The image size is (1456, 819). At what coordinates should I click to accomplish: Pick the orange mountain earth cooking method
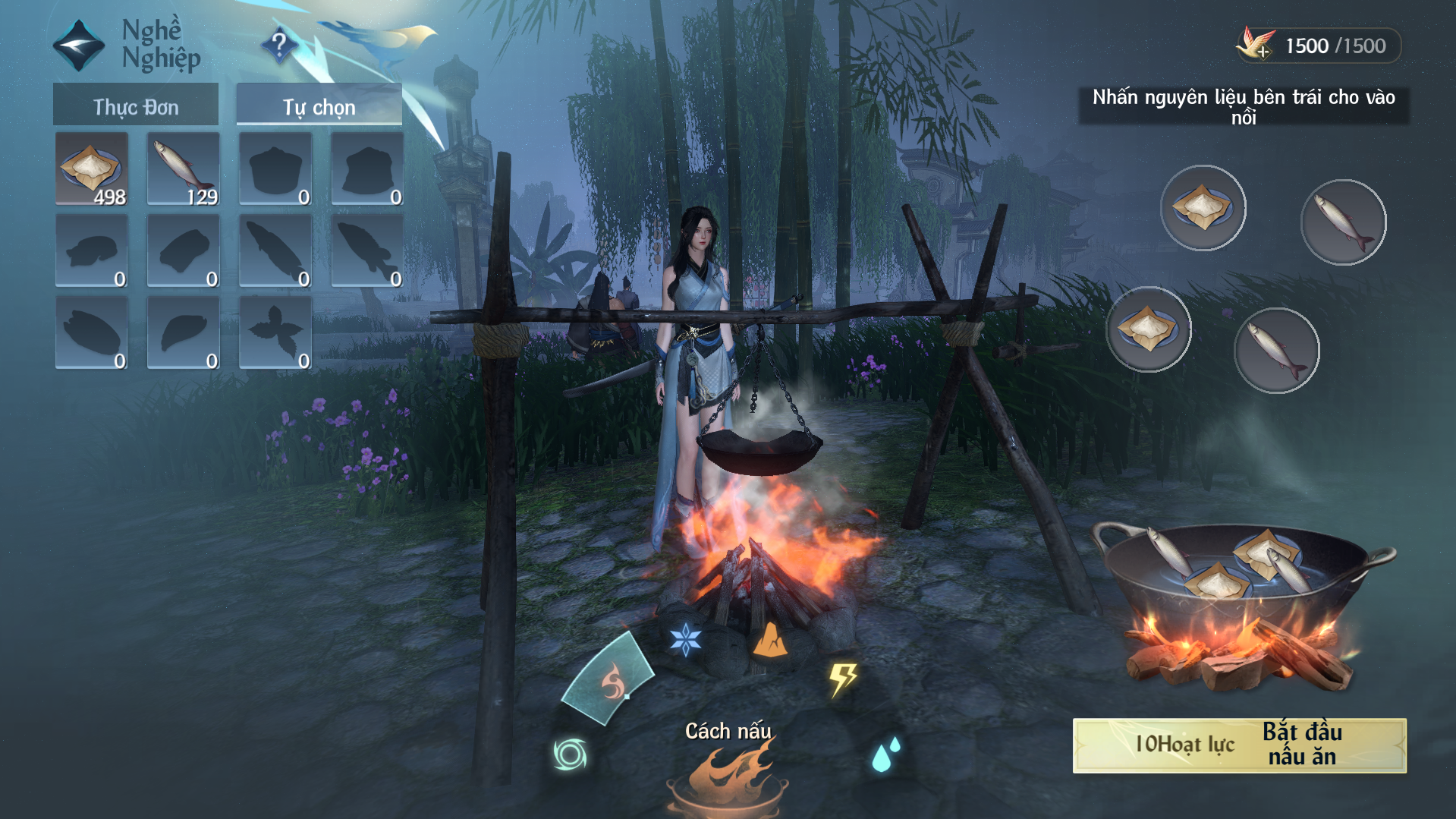coord(769,640)
